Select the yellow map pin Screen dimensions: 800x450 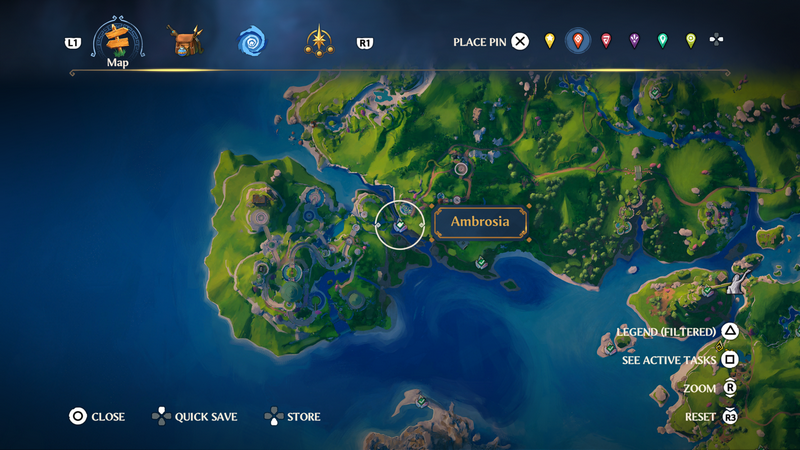tap(549, 41)
